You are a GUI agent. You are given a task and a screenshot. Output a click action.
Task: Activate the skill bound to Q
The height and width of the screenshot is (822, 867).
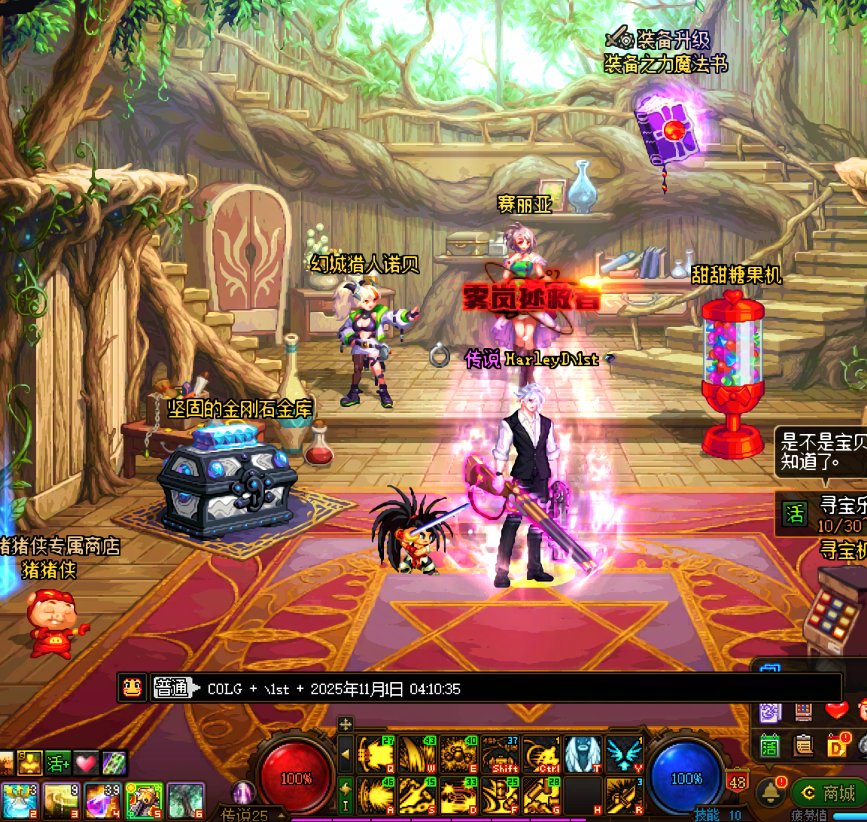pyautogui.click(x=375, y=754)
